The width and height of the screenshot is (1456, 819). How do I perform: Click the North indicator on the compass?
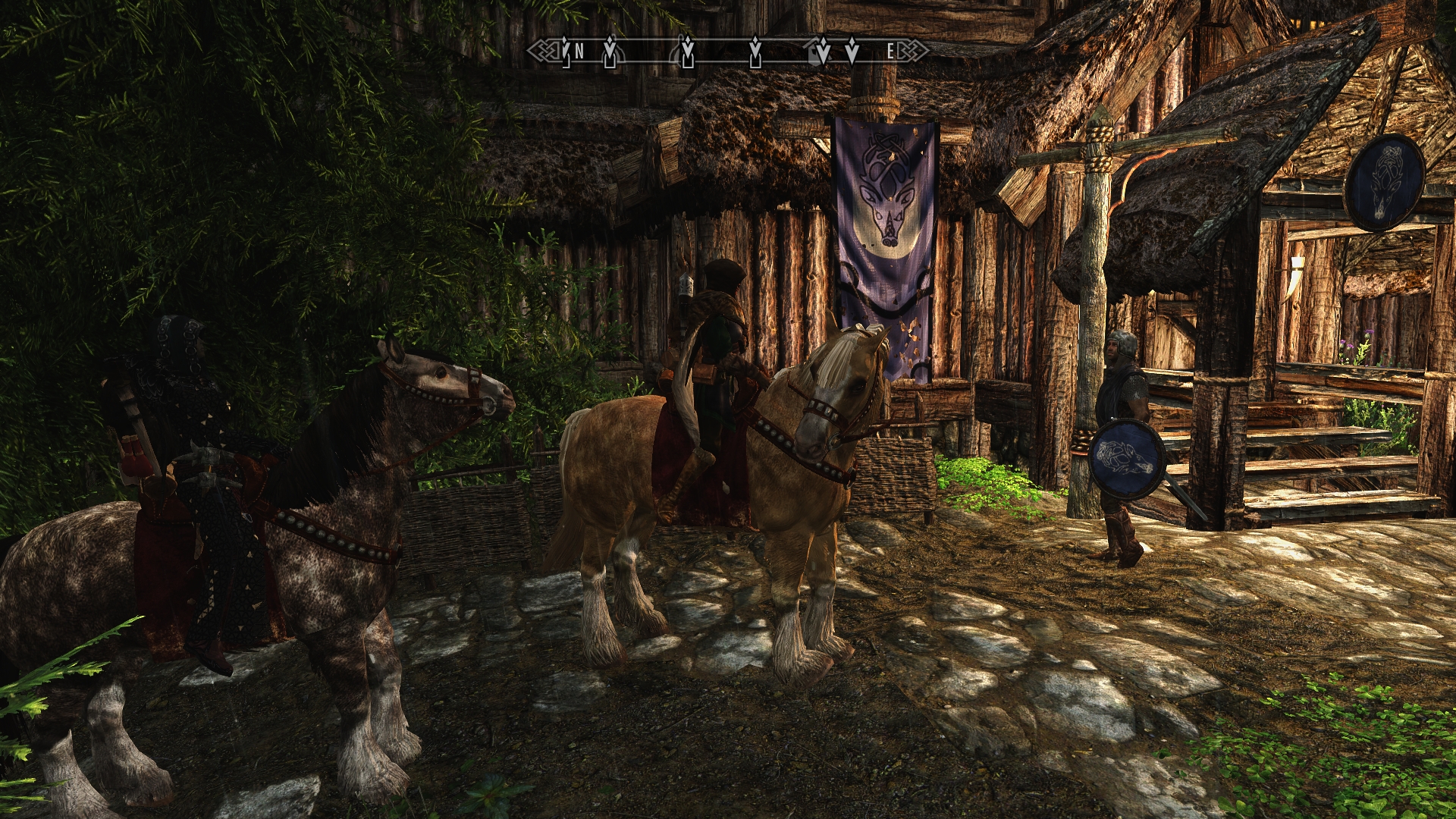[x=579, y=52]
